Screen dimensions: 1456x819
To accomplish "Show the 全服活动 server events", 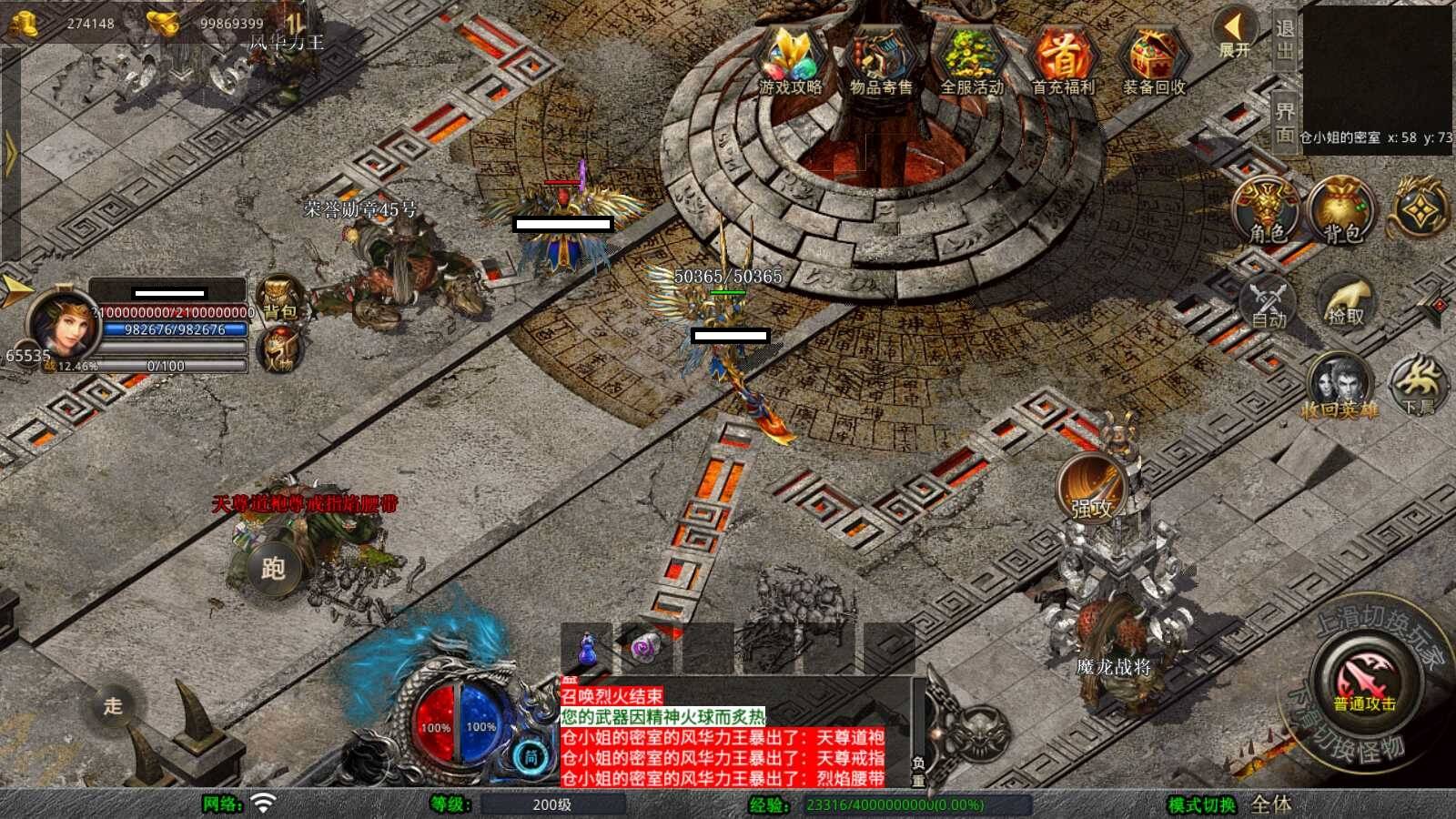I will click(x=972, y=60).
